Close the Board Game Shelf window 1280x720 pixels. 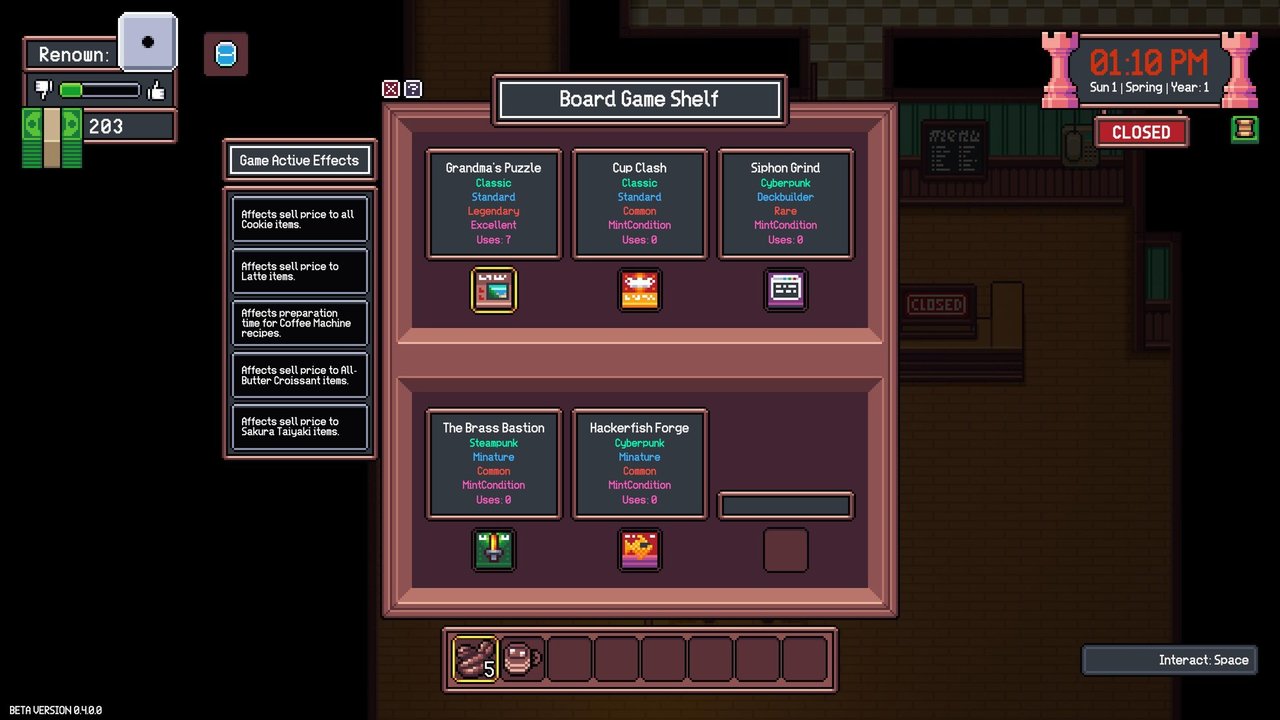pyautogui.click(x=391, y=89)
